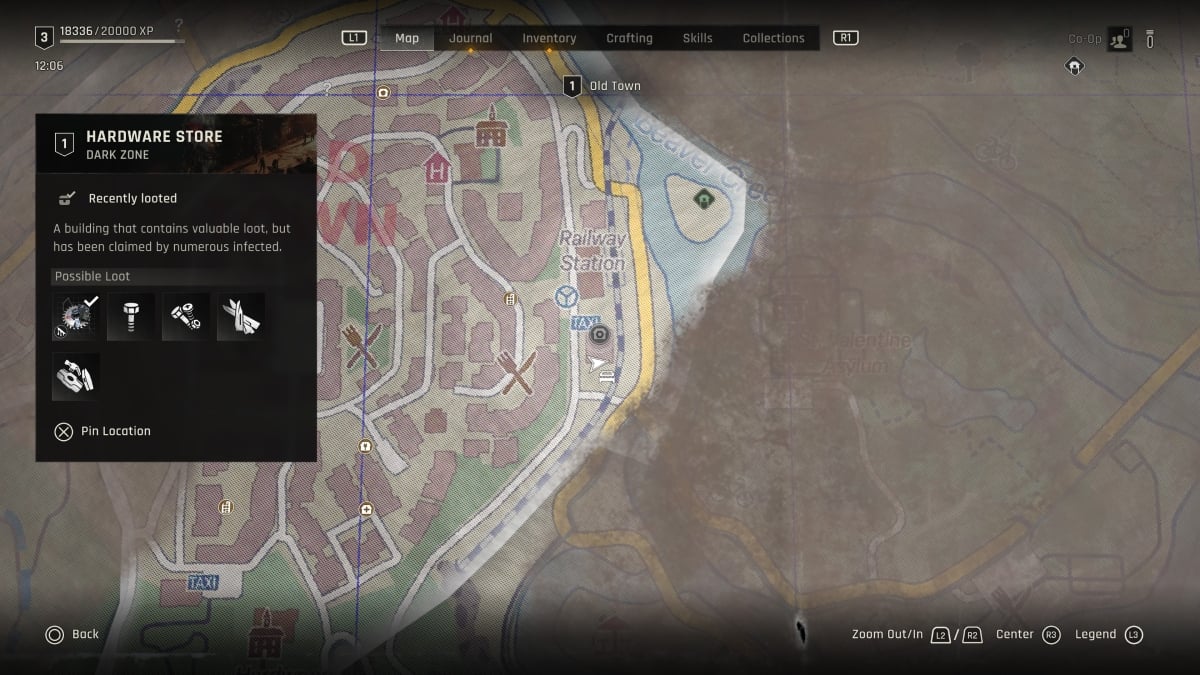Select the Map tab
Image resolution: width=1200 pixels, height=675 pixels.
click(x=407, y=38)
